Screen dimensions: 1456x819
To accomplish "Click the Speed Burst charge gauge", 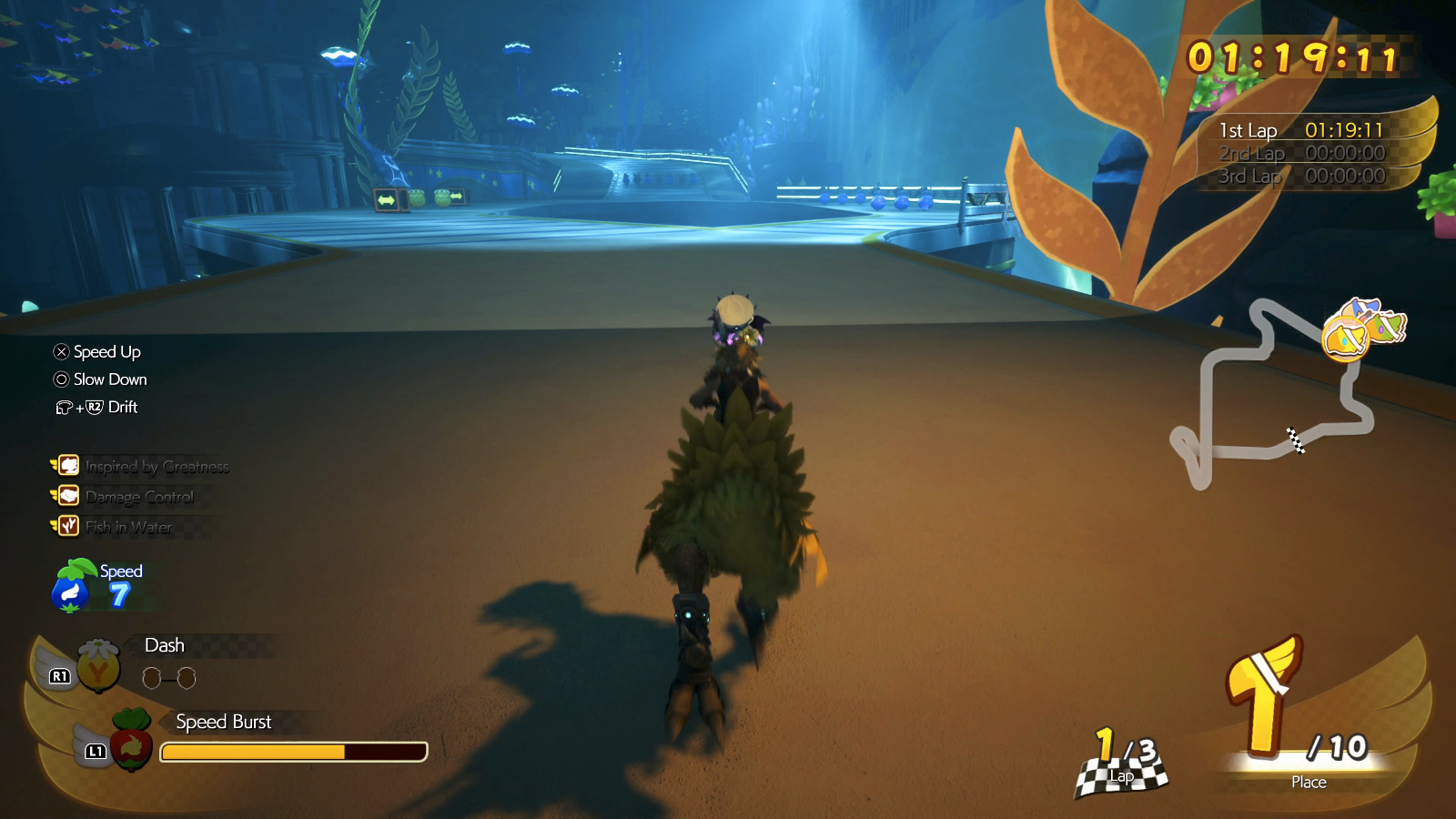I will [x=293, y=752].
